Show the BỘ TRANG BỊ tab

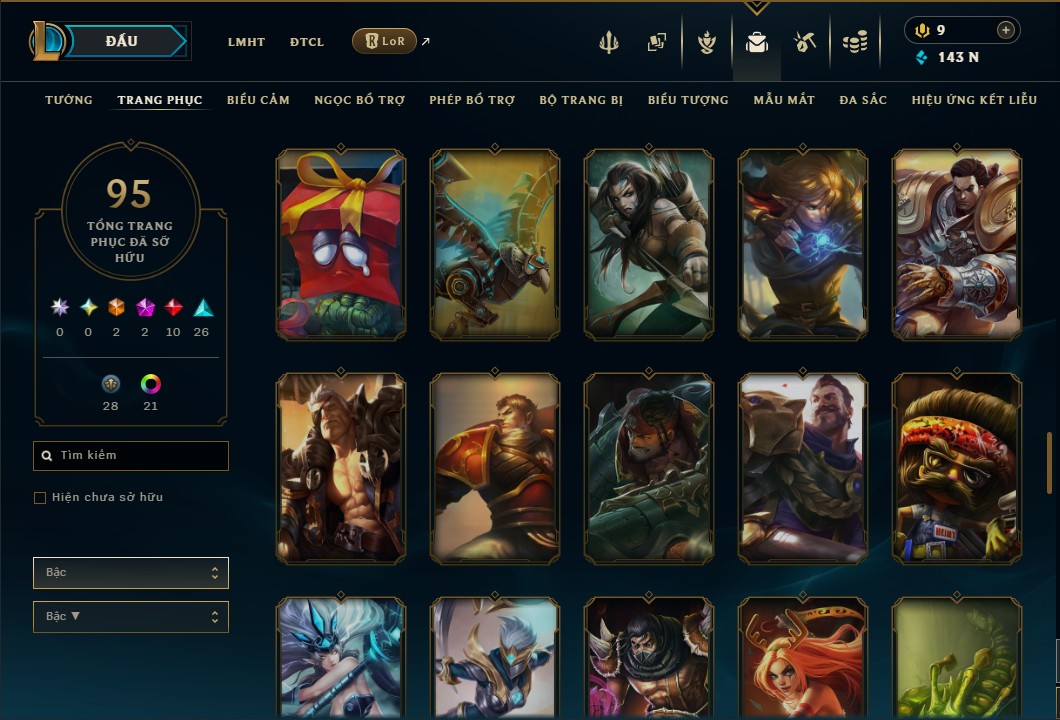point(581,100)
